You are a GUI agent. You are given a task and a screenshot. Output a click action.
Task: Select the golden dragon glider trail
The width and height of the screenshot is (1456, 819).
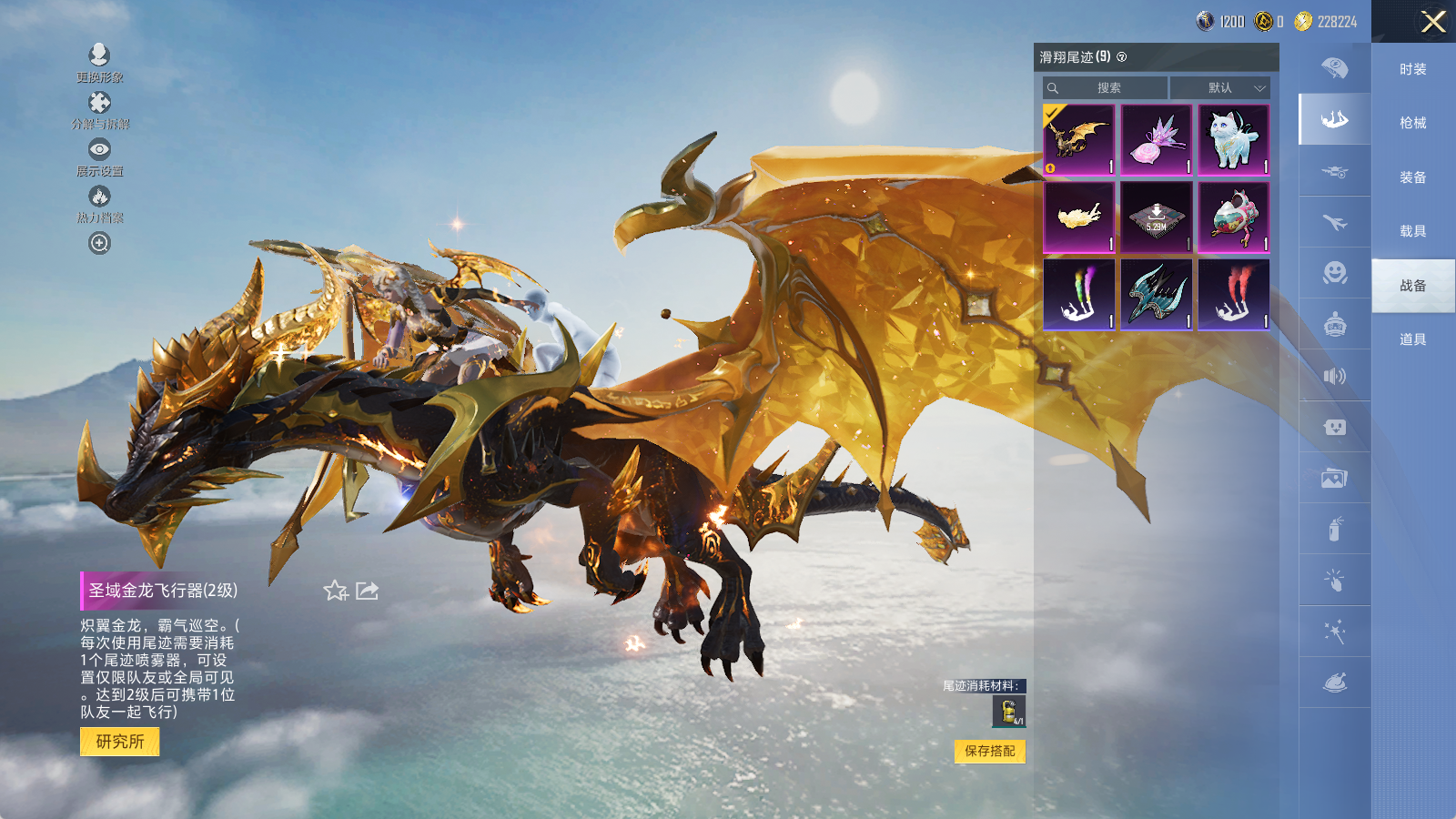point(1078,139)
